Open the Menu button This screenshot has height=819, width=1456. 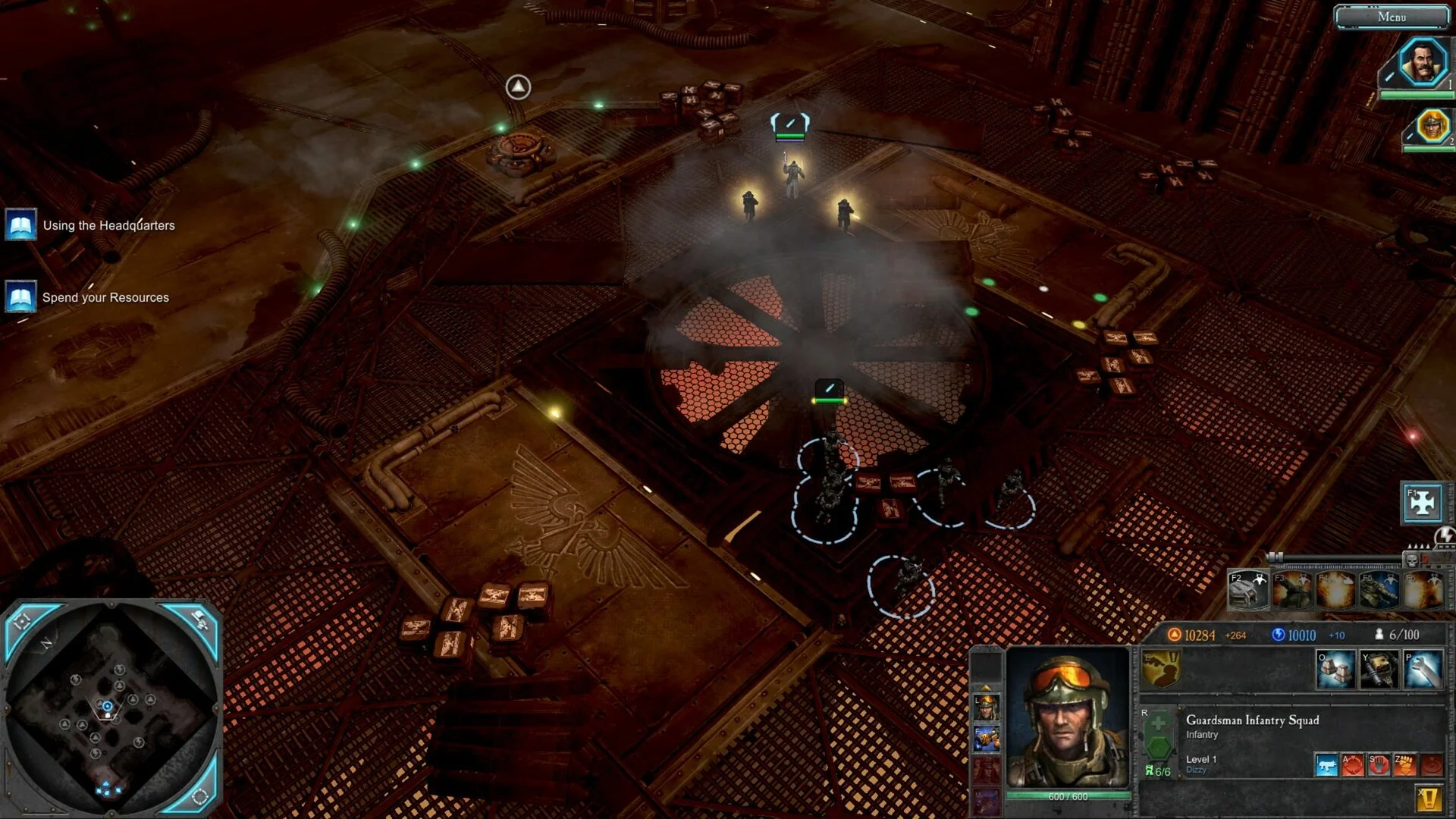(1392, 17)
